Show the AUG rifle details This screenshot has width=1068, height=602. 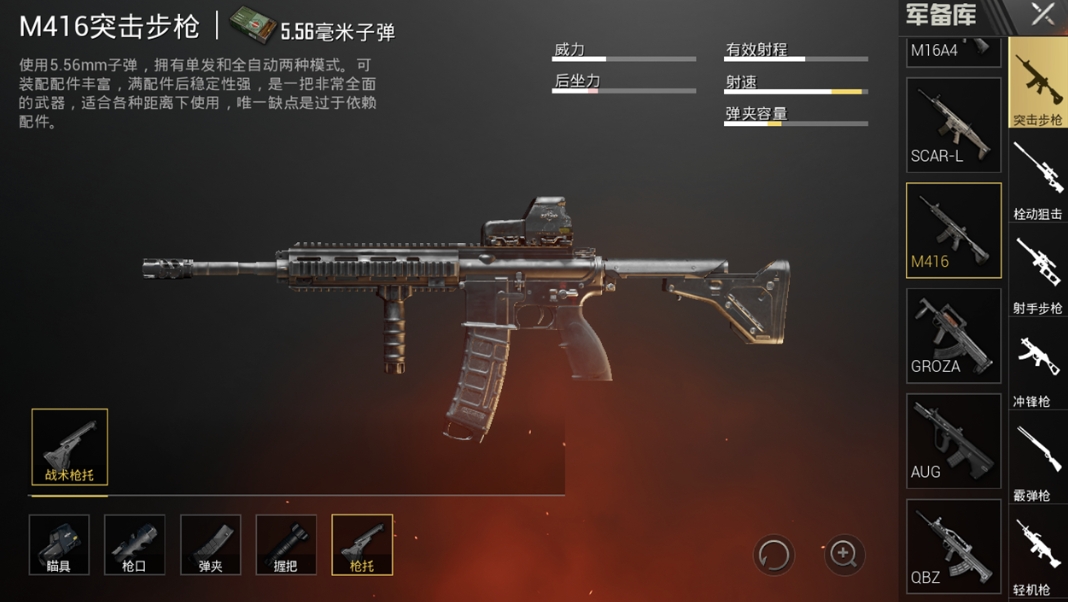coord(953,441)
